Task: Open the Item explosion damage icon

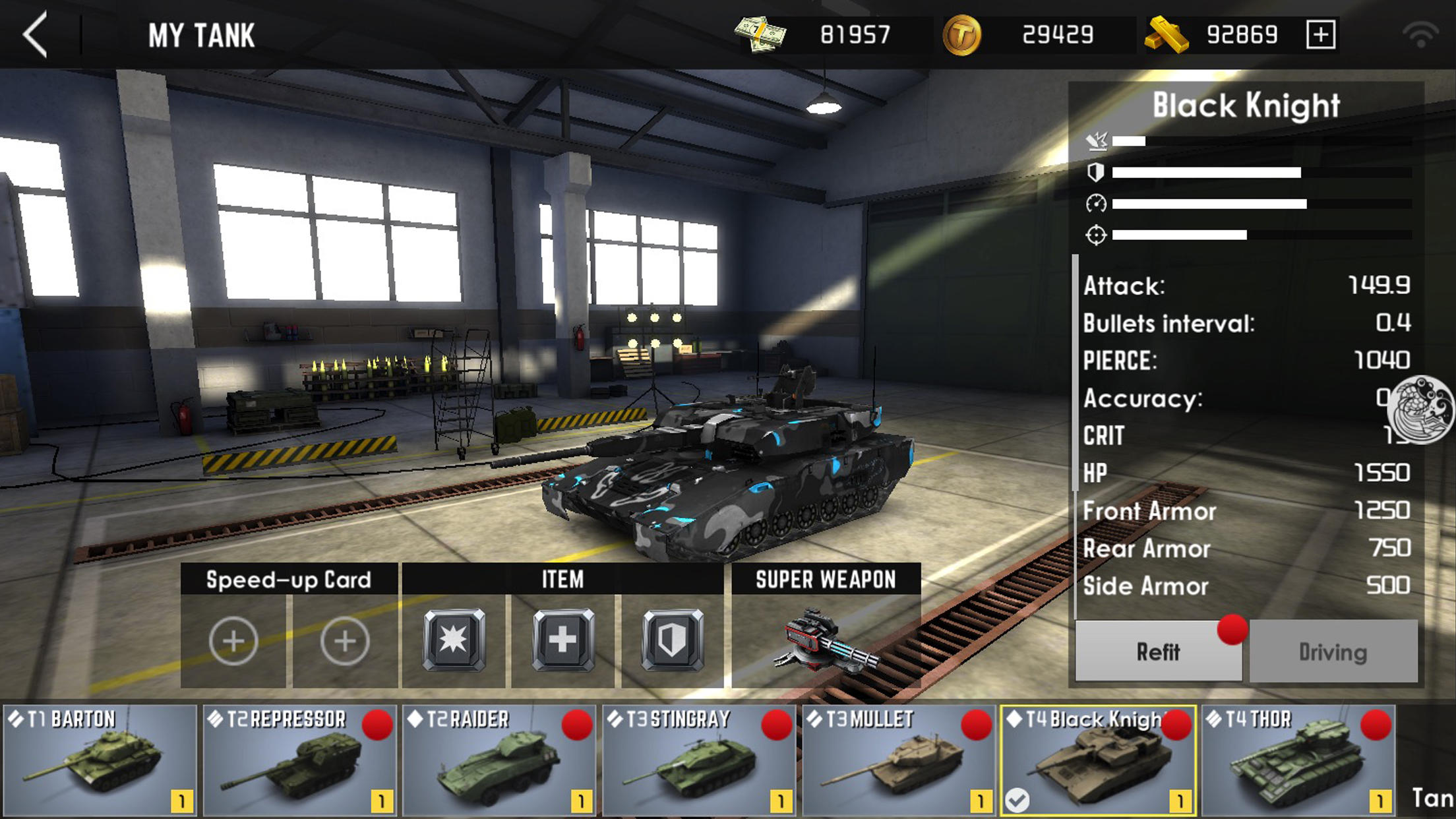Action: tap(454, 638)
